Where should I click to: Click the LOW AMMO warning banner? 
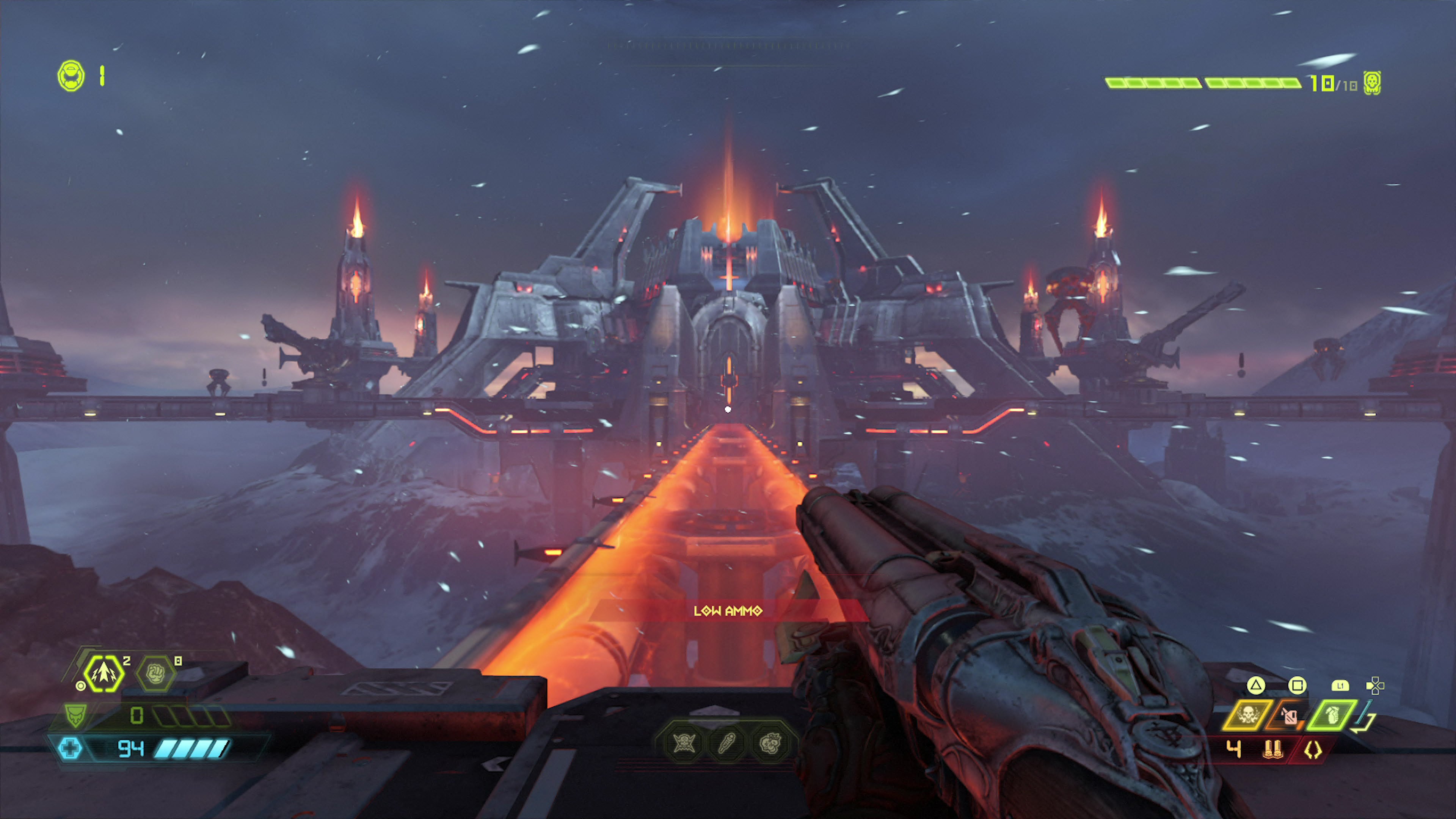[x=728, y=611]
